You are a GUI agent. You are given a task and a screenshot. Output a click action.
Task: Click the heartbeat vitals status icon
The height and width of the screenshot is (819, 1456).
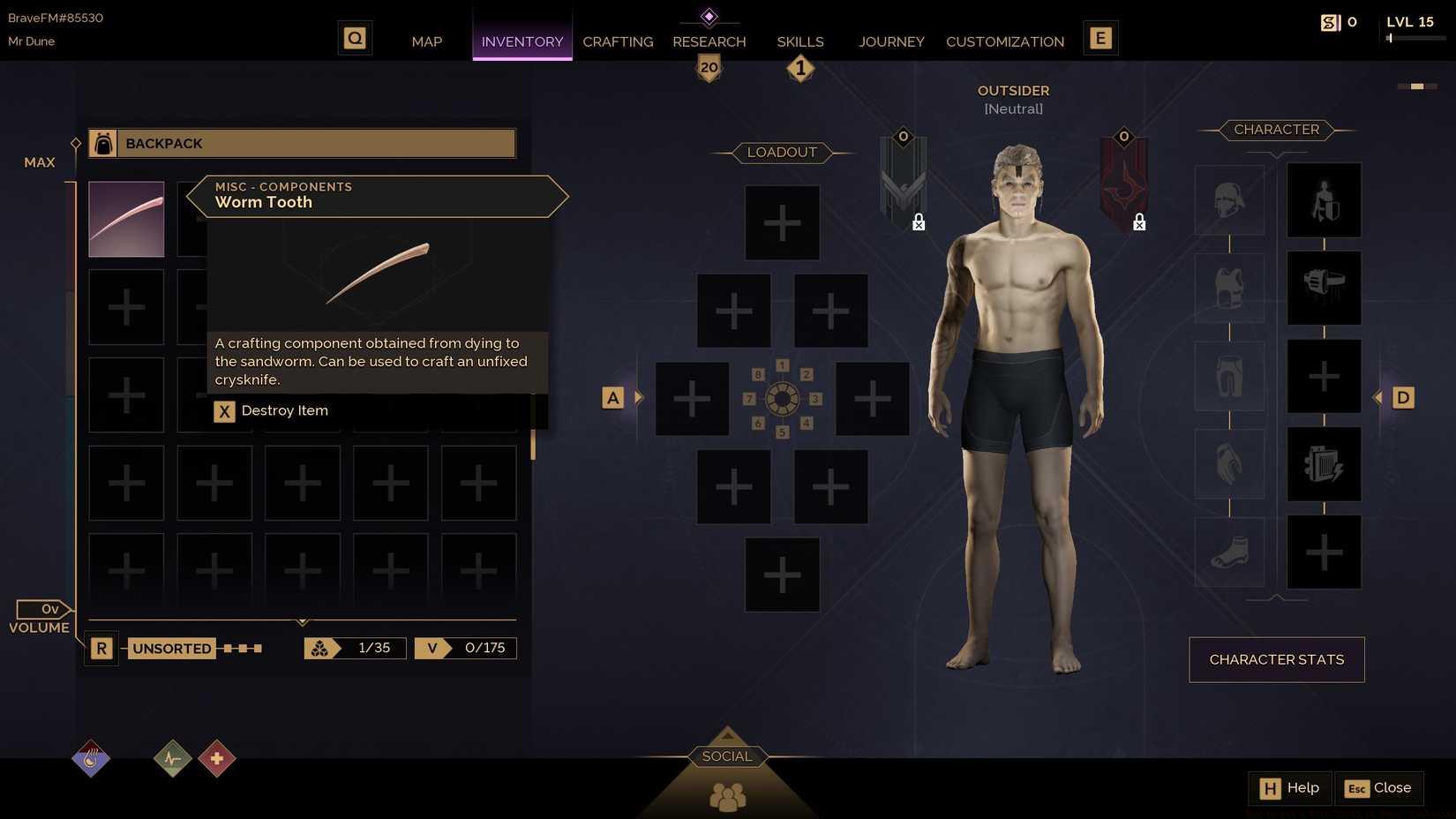click(172, 757)
